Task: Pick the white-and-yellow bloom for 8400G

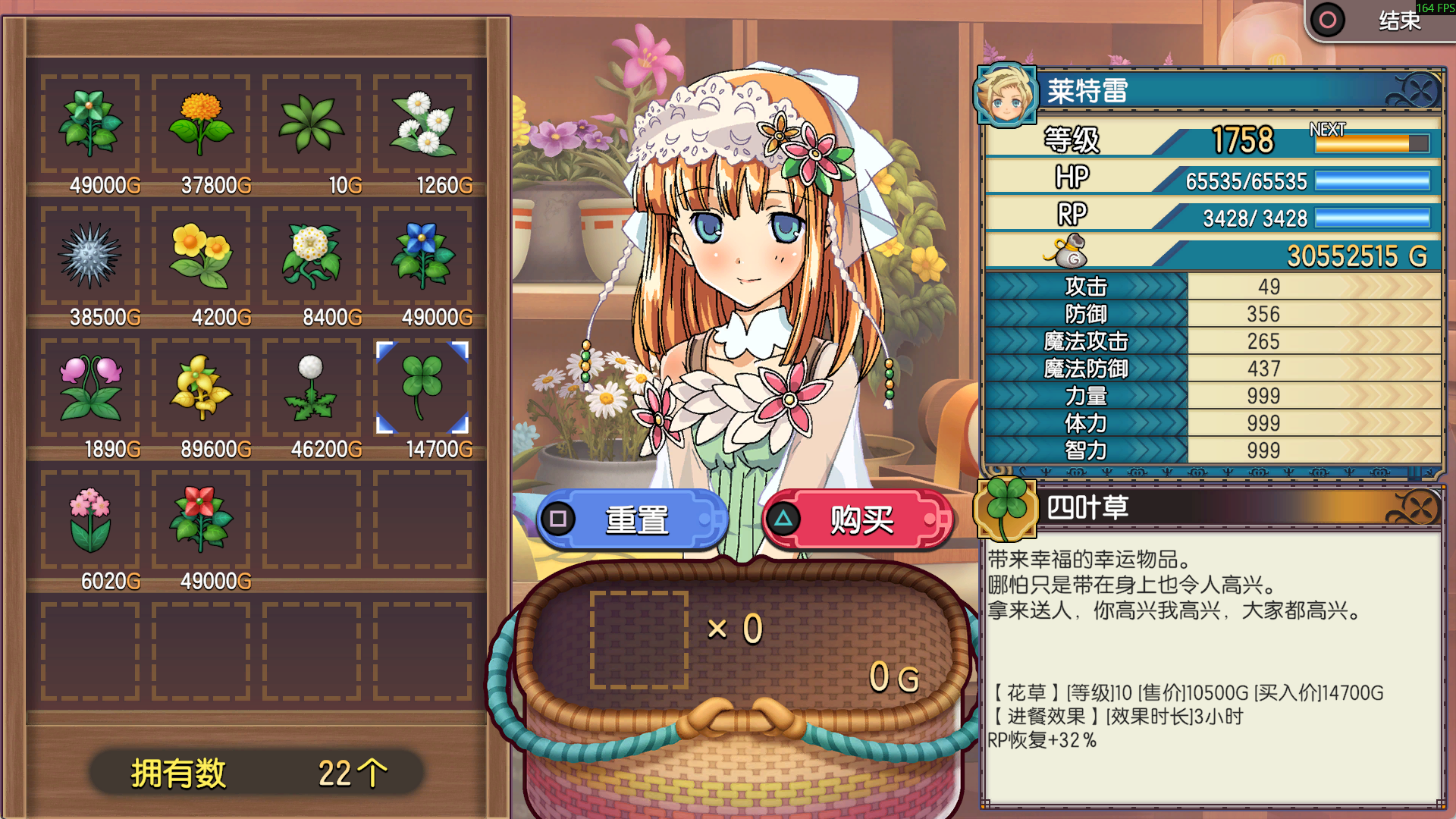Action: tap(312, 256)
